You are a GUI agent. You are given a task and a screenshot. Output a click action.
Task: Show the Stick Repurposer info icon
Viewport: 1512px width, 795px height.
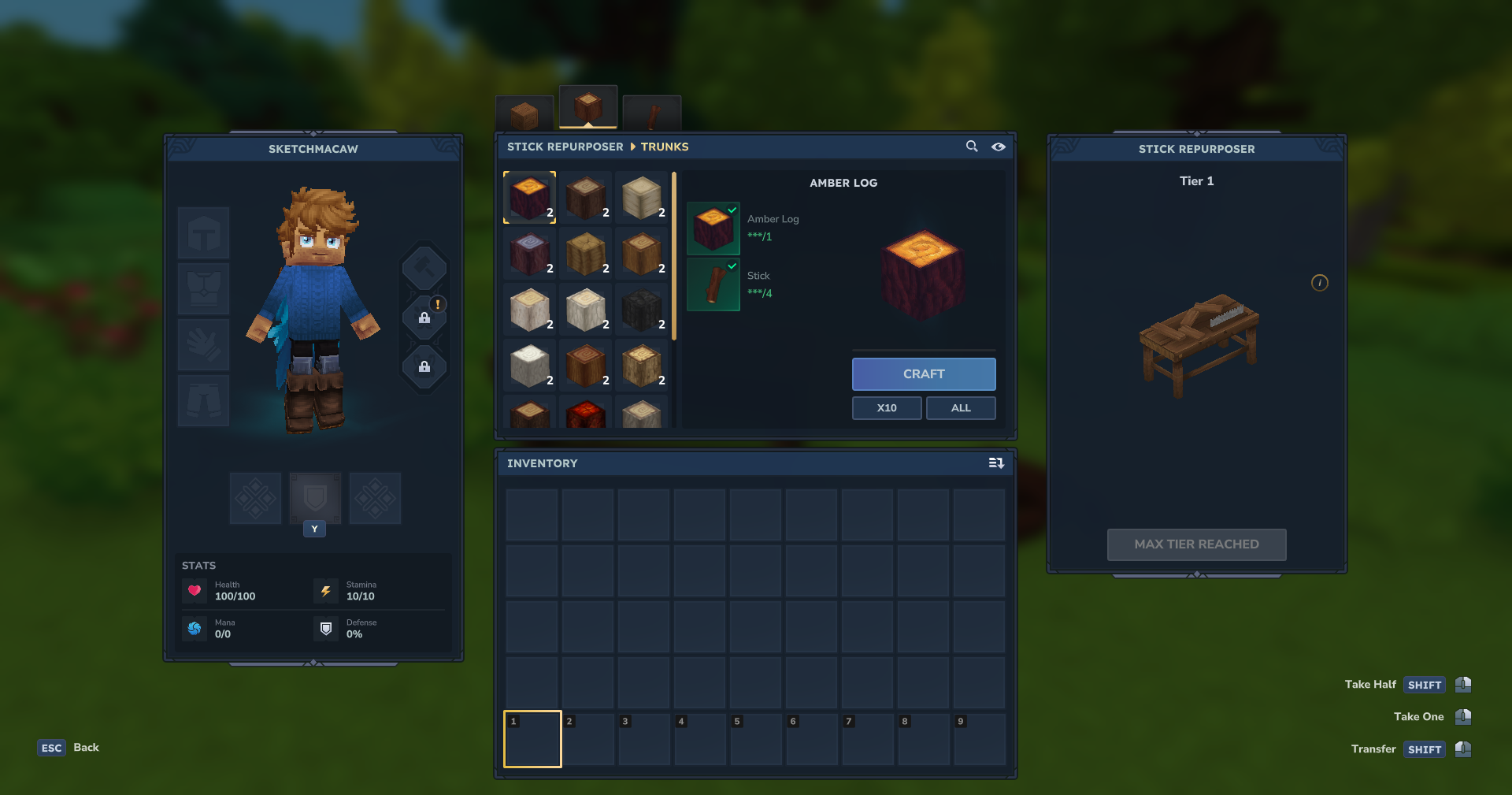[1319, 283]
